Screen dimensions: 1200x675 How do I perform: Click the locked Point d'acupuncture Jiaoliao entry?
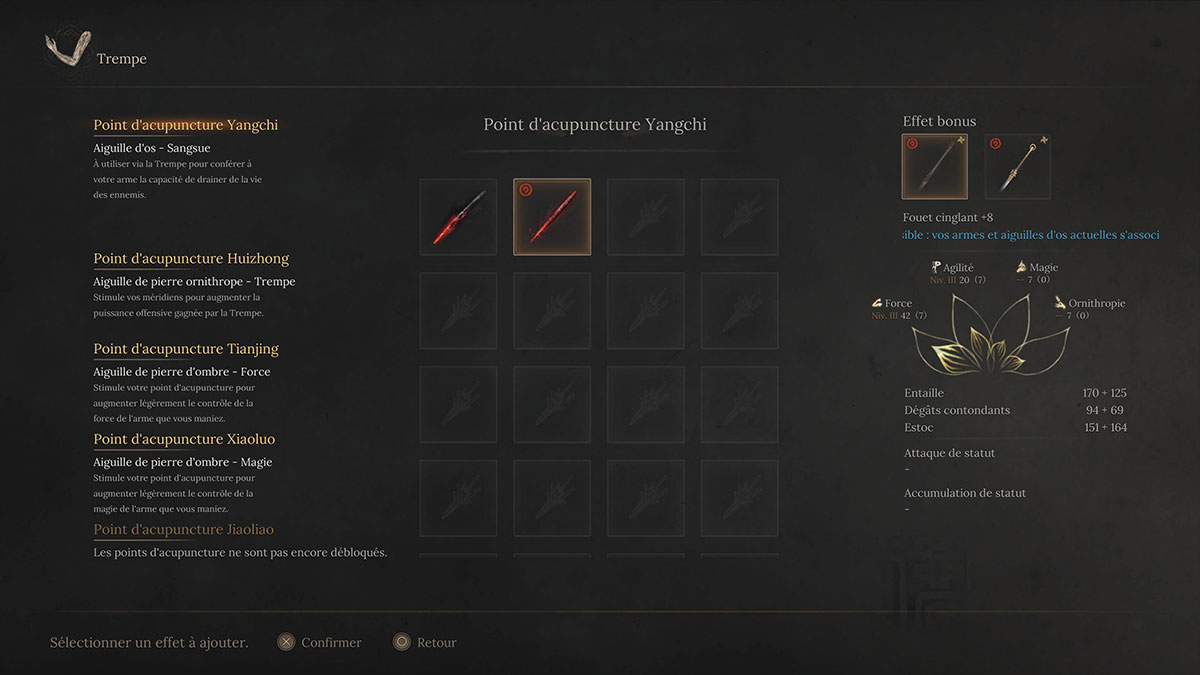pos(183,529)
